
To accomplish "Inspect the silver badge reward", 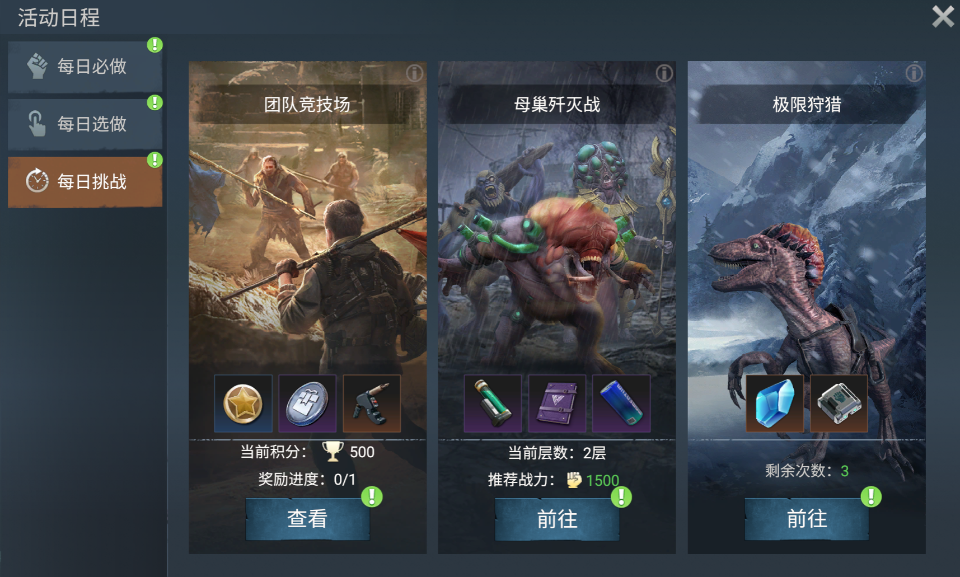I will click(x=307, y=403).
